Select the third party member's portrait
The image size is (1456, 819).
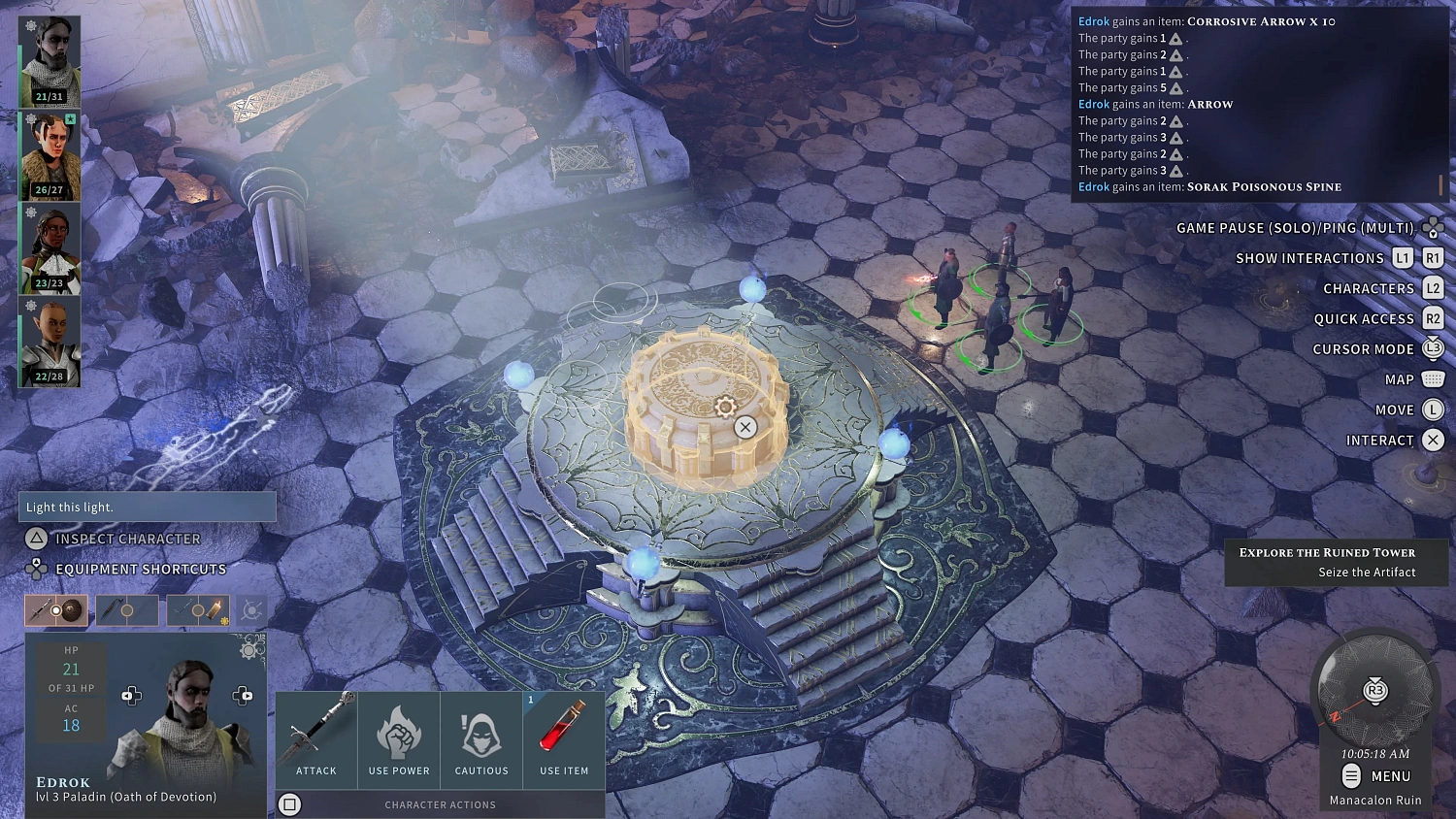coord(50,247)
